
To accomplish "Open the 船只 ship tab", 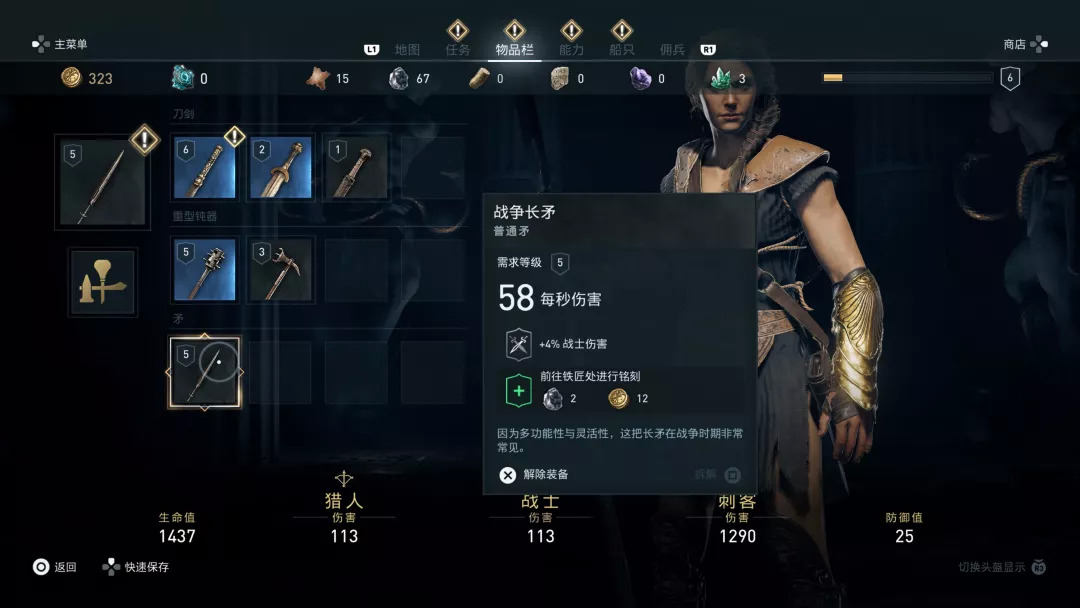I will [622, 49].
